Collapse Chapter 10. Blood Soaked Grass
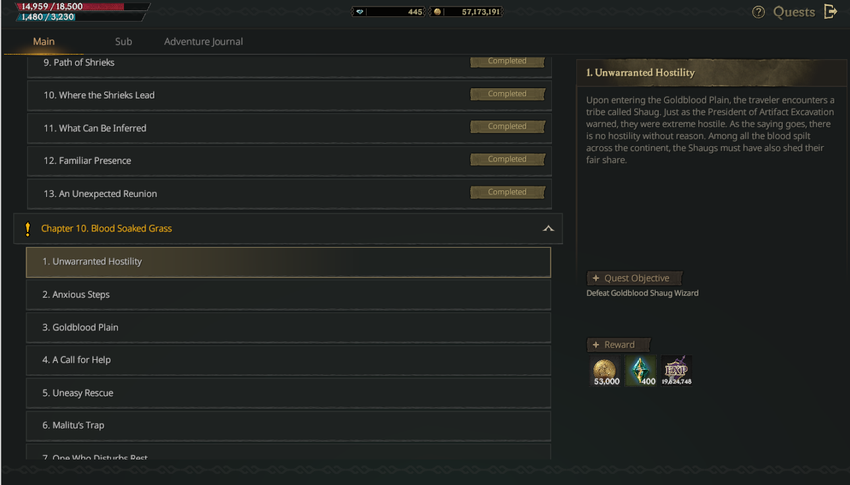The image size is (850, 485). pyautogui.click(x=547, y=229)
